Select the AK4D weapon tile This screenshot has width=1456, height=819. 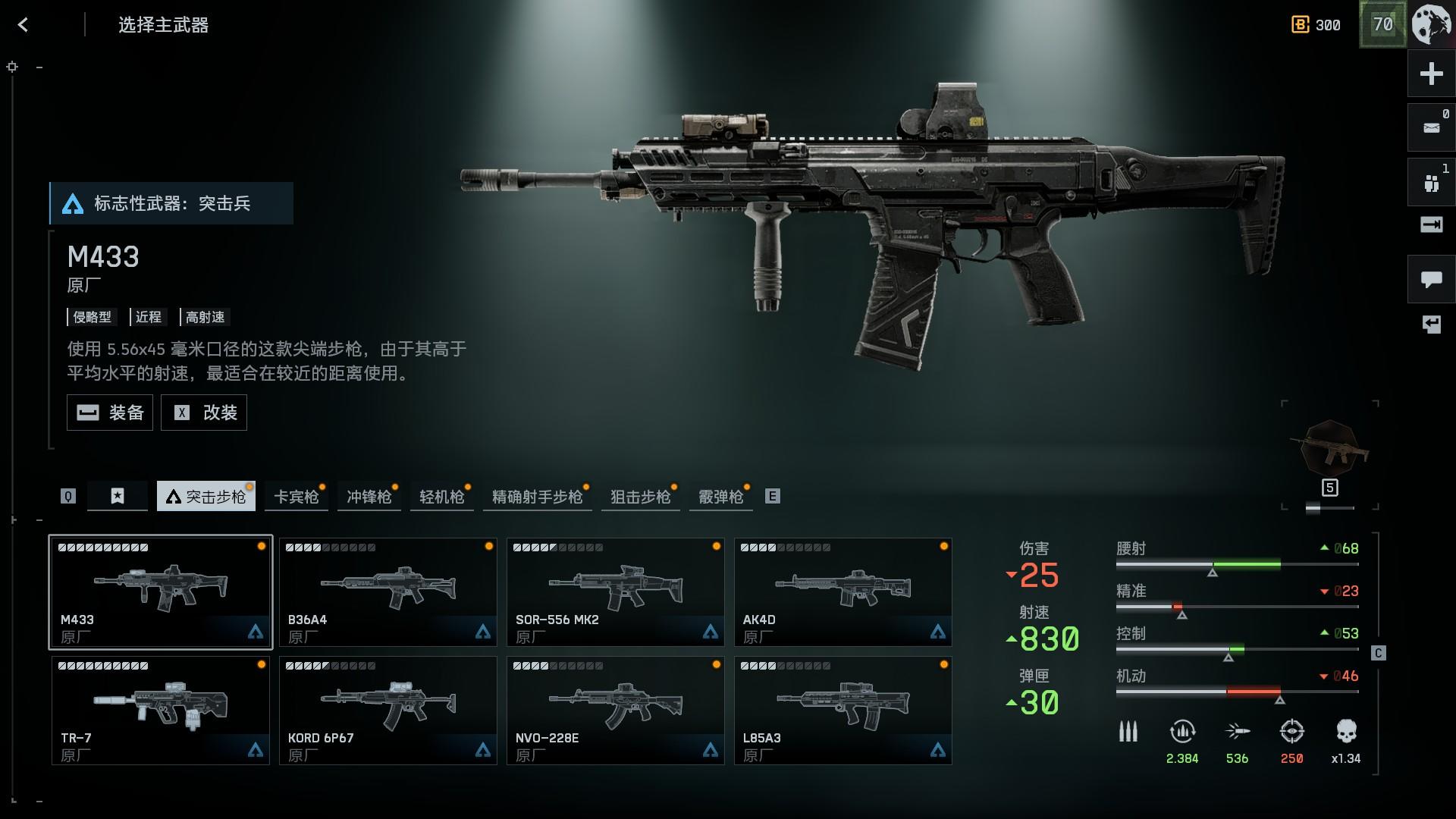pyautogui.click(x=843, y=592)
